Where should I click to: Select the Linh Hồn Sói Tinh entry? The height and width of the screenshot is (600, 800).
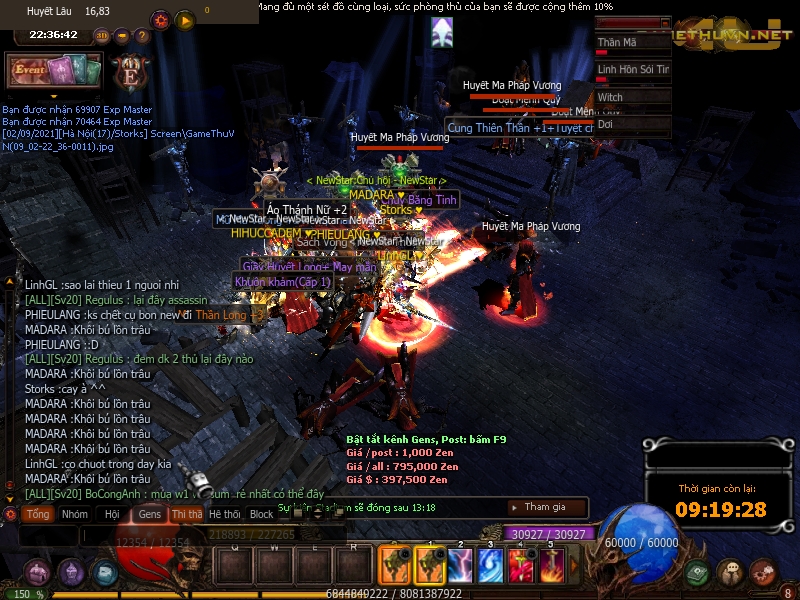[632, 70]
